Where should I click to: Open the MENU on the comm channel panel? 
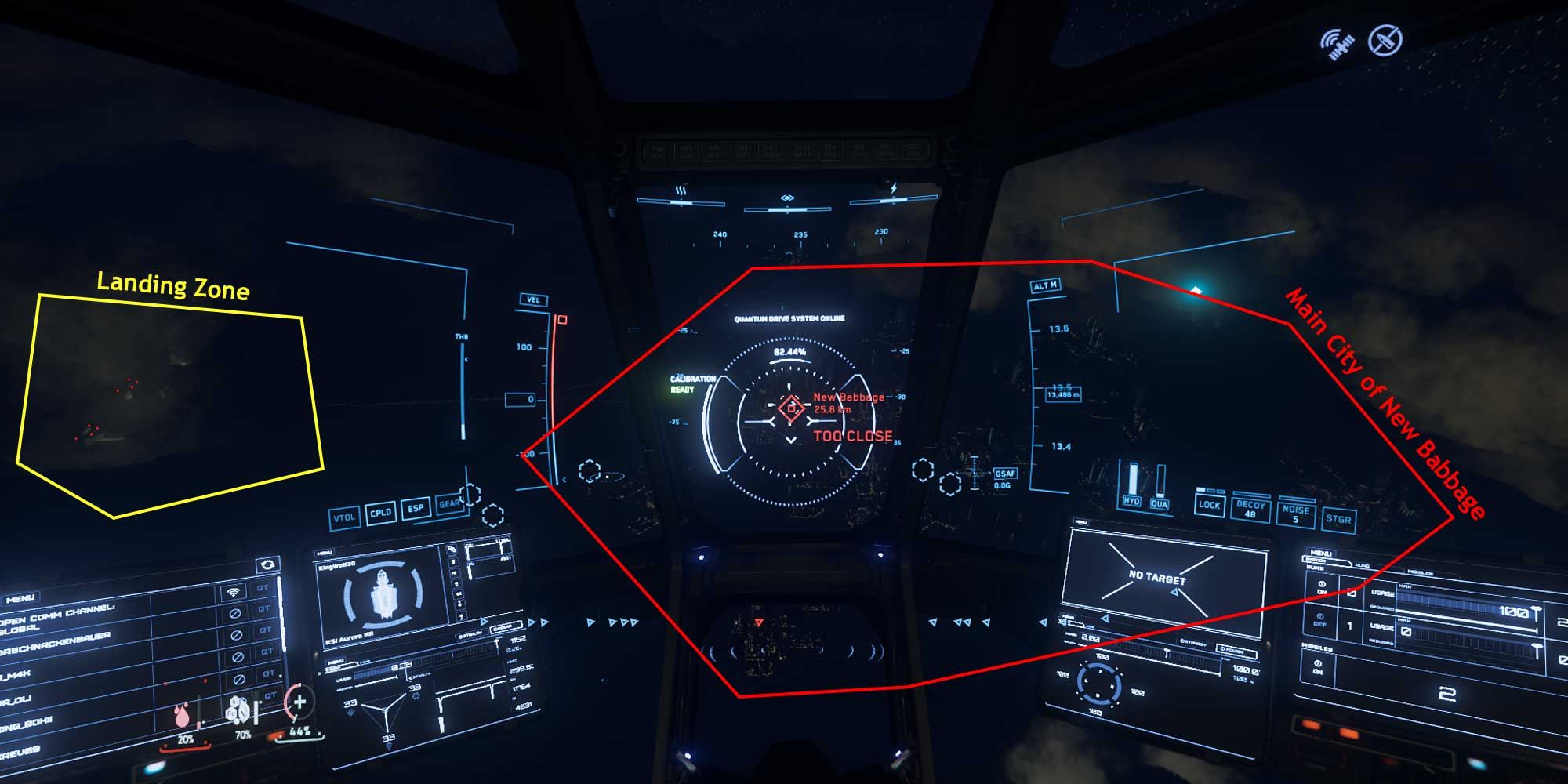click(20, 598)
